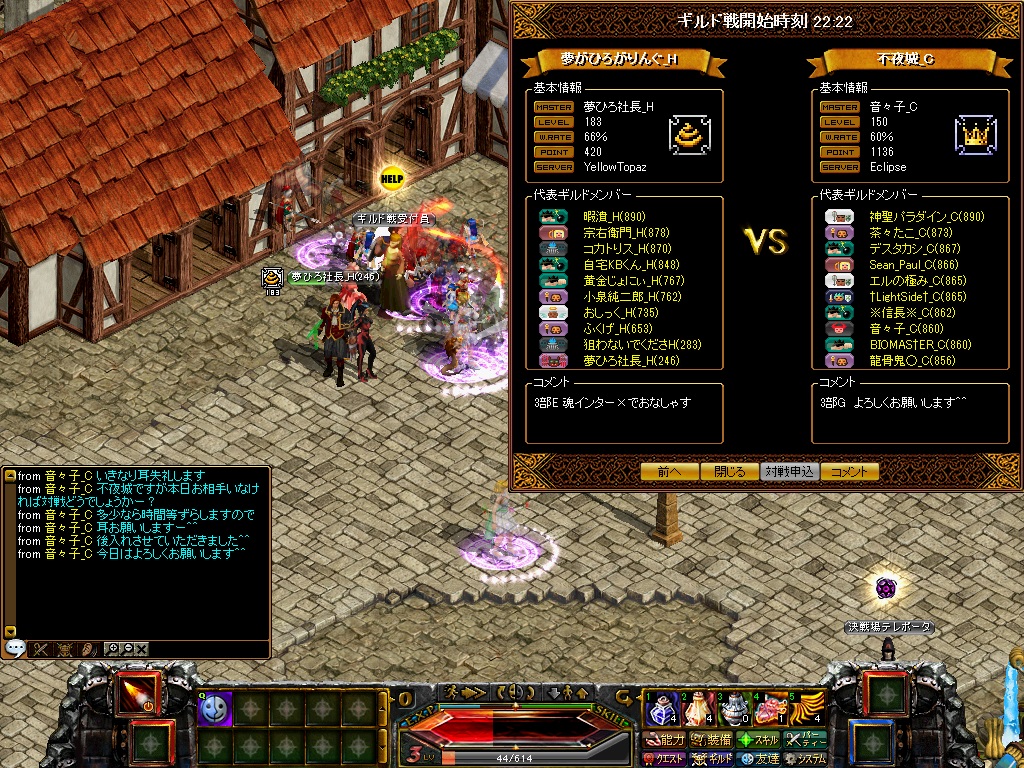The height and width of the screenshot is (768, 1024).
Task: Open the スキル (skills) menu
Action: pyautogui.click(x=758, y=740)
